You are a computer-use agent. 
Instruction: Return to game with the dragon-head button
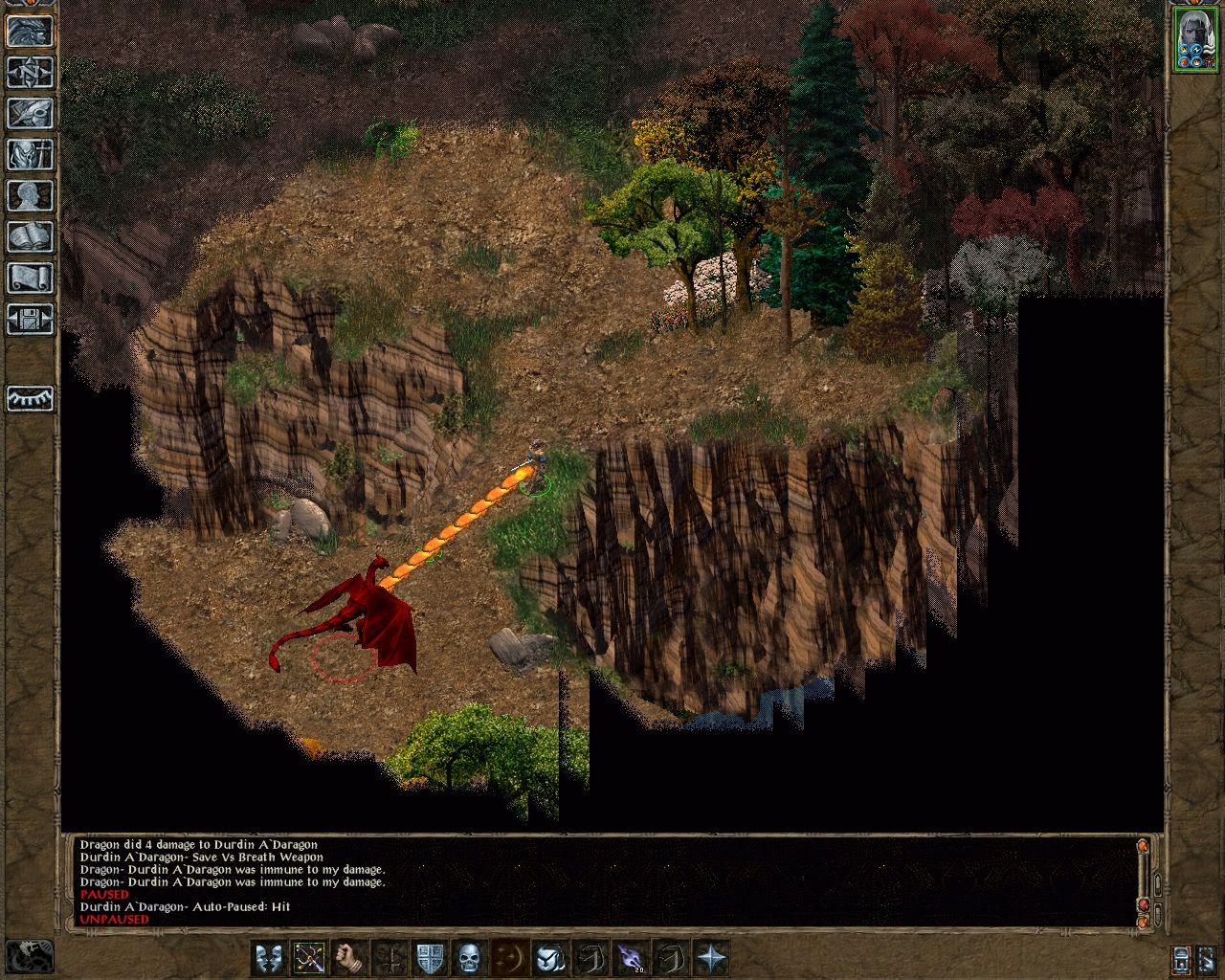(29, 33)
